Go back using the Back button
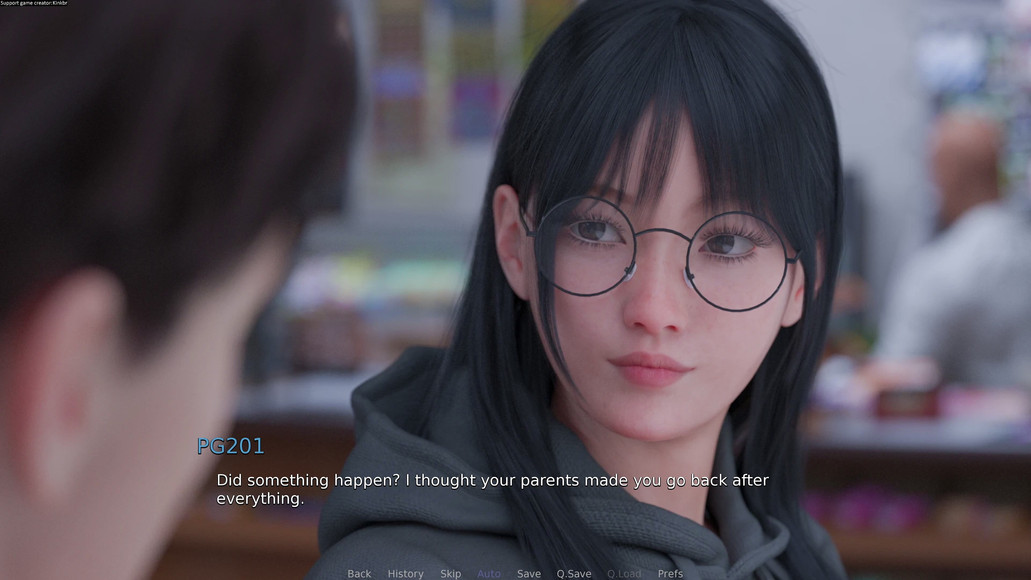The image size is (1031, 580). point(359,573)
